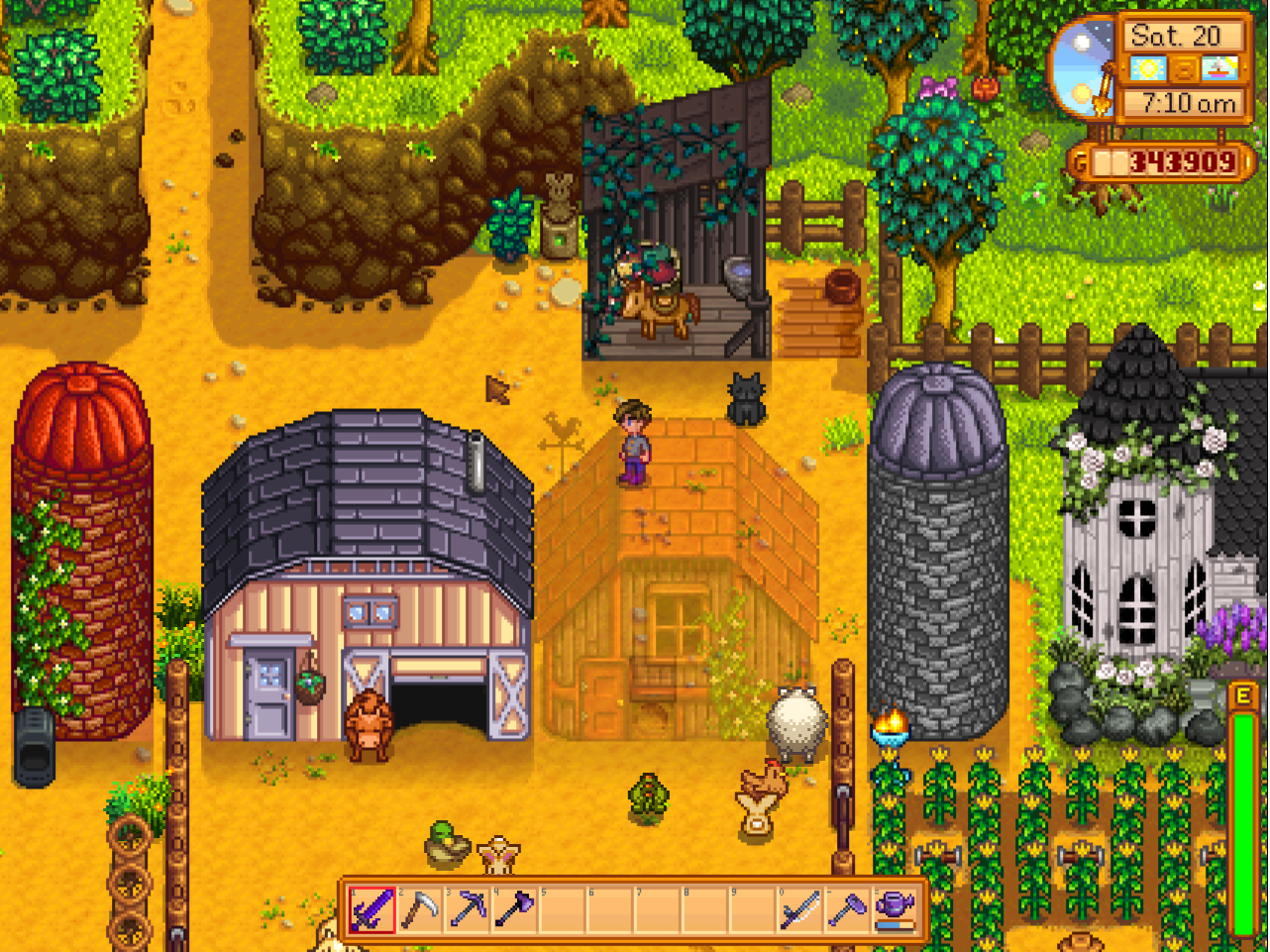
Task: Select the purple Galaxy Sword hotbar slot
Action: 372,909
